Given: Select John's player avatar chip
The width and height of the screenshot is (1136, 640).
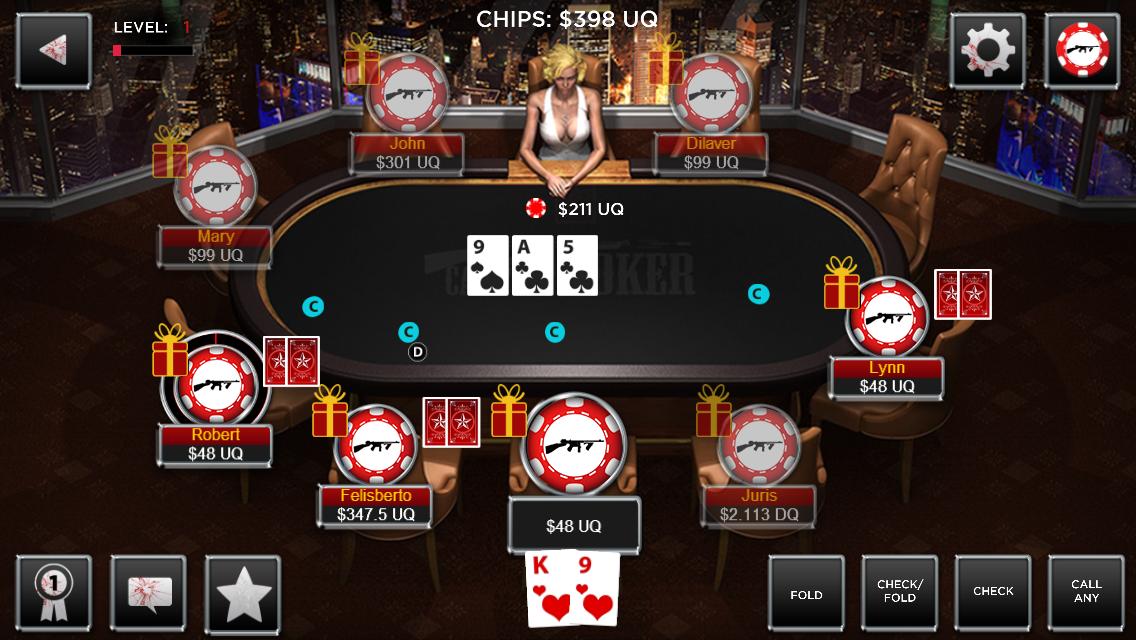Looking at the screenshot, I should coord(407,93).
